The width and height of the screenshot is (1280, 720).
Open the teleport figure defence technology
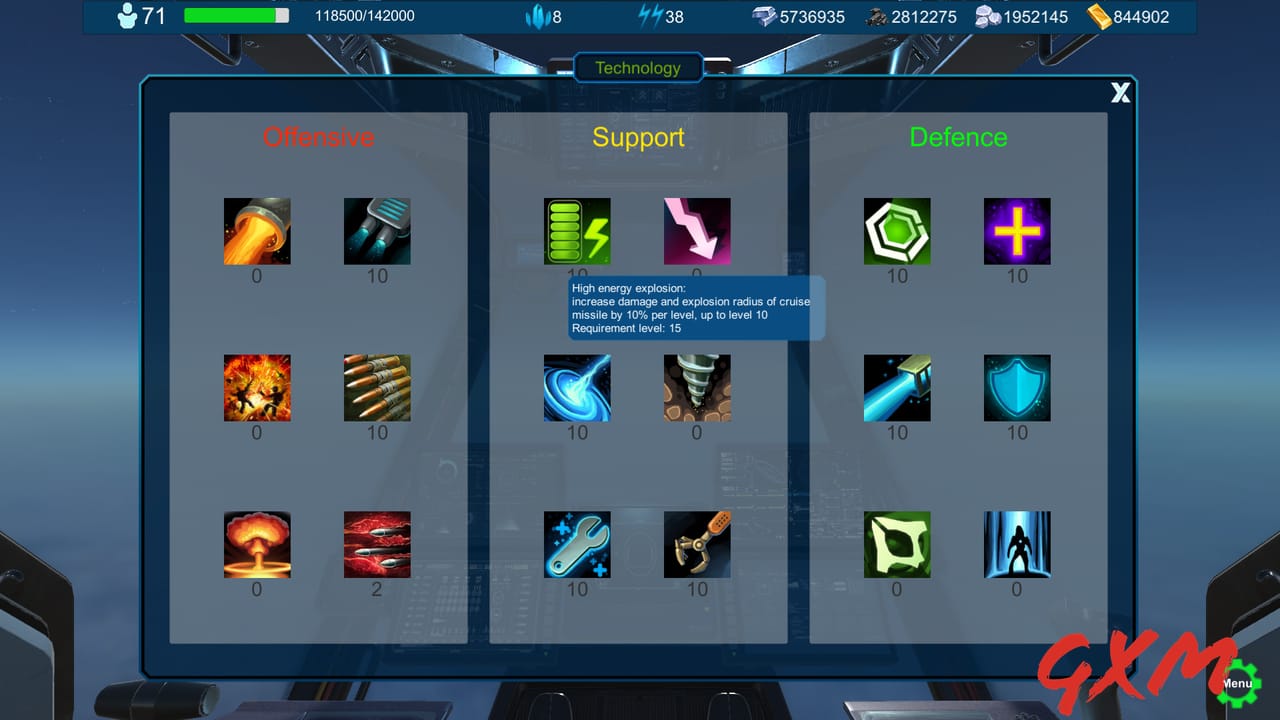pos(1017,544)
